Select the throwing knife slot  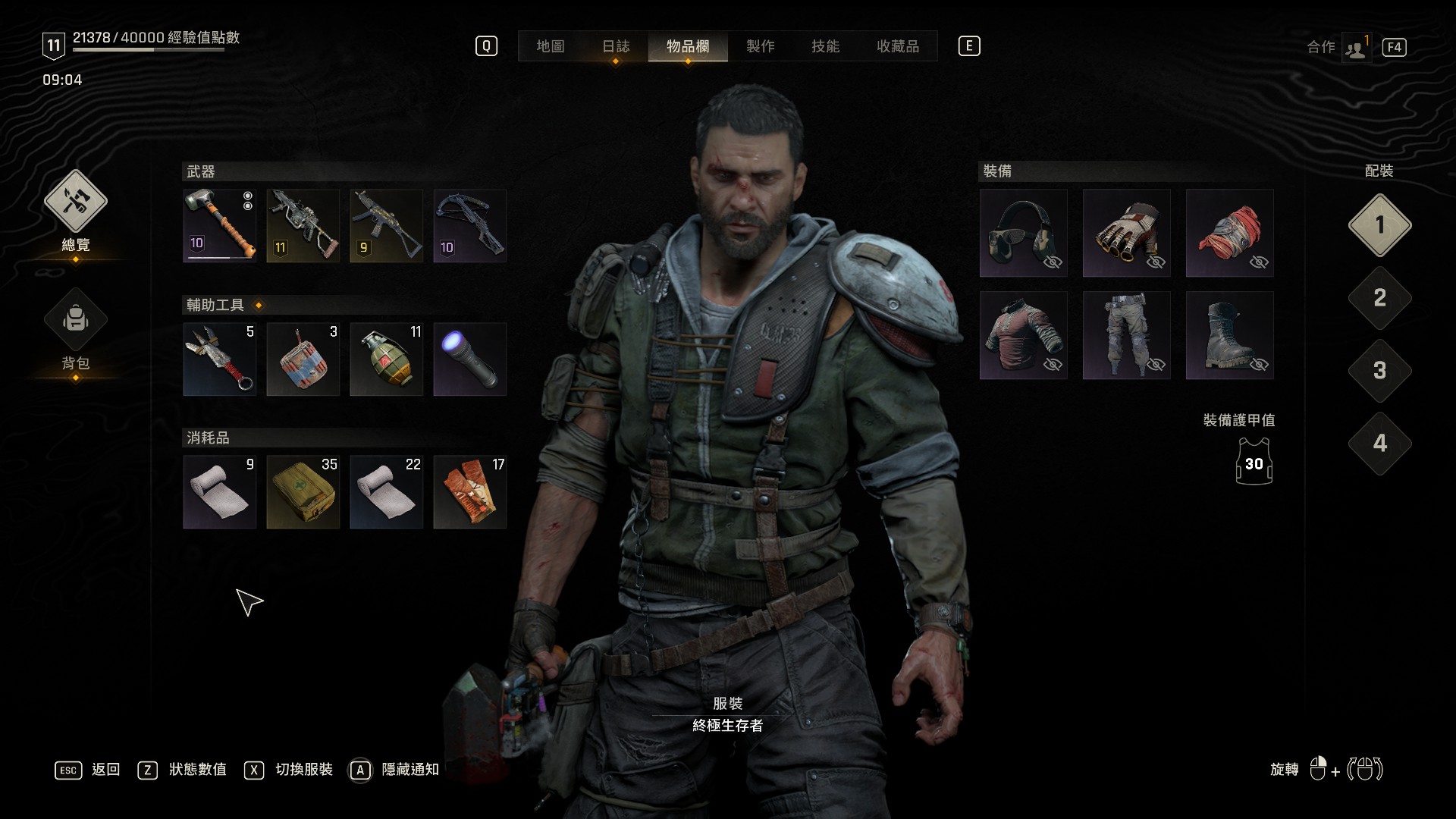point(220,359)
